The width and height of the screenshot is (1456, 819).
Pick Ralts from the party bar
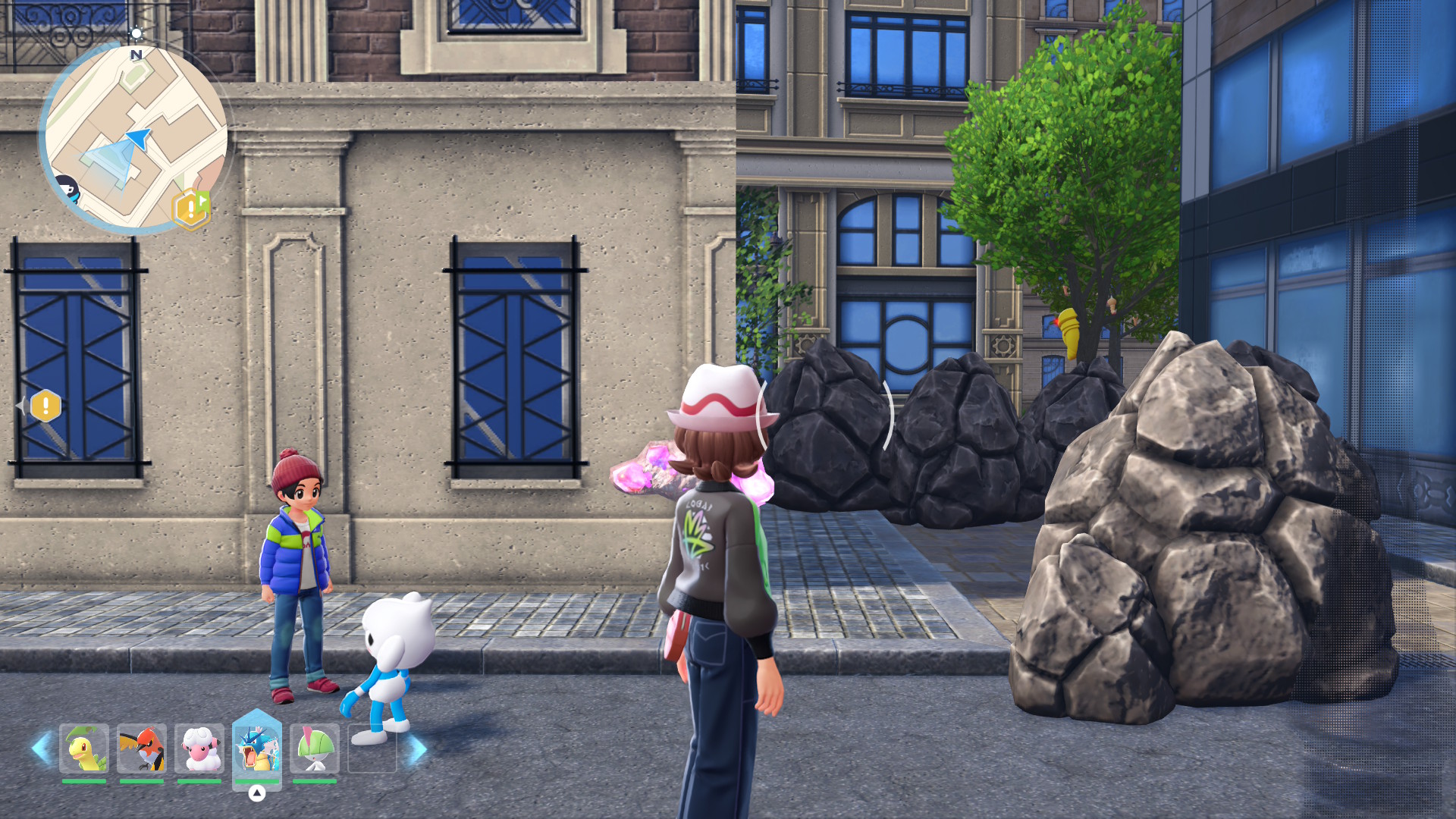tap(315, 748)
